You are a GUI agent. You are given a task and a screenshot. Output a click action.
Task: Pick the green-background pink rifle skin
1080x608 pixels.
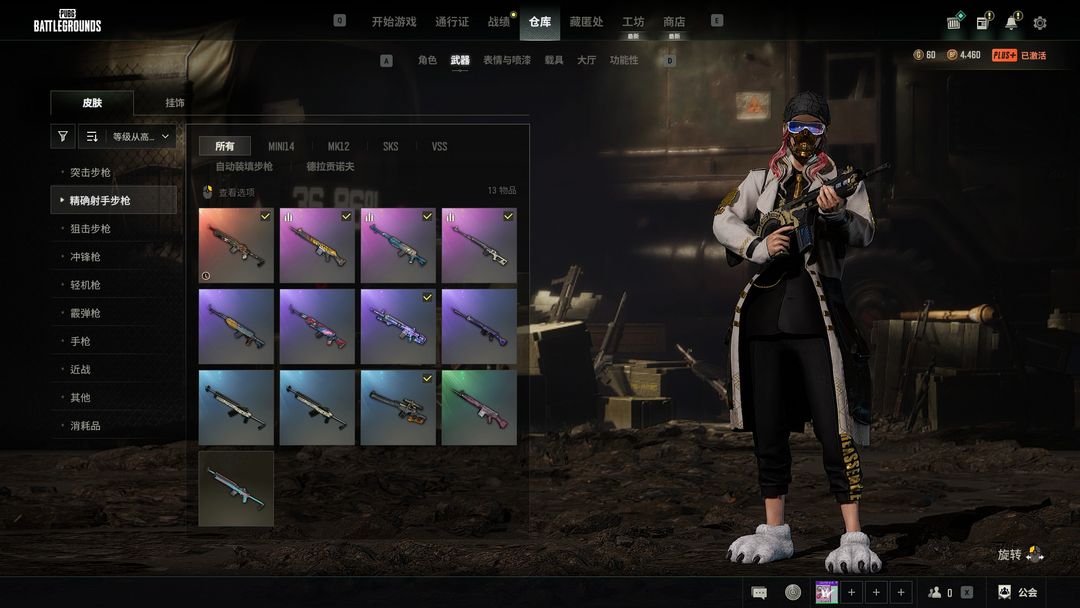479,407
